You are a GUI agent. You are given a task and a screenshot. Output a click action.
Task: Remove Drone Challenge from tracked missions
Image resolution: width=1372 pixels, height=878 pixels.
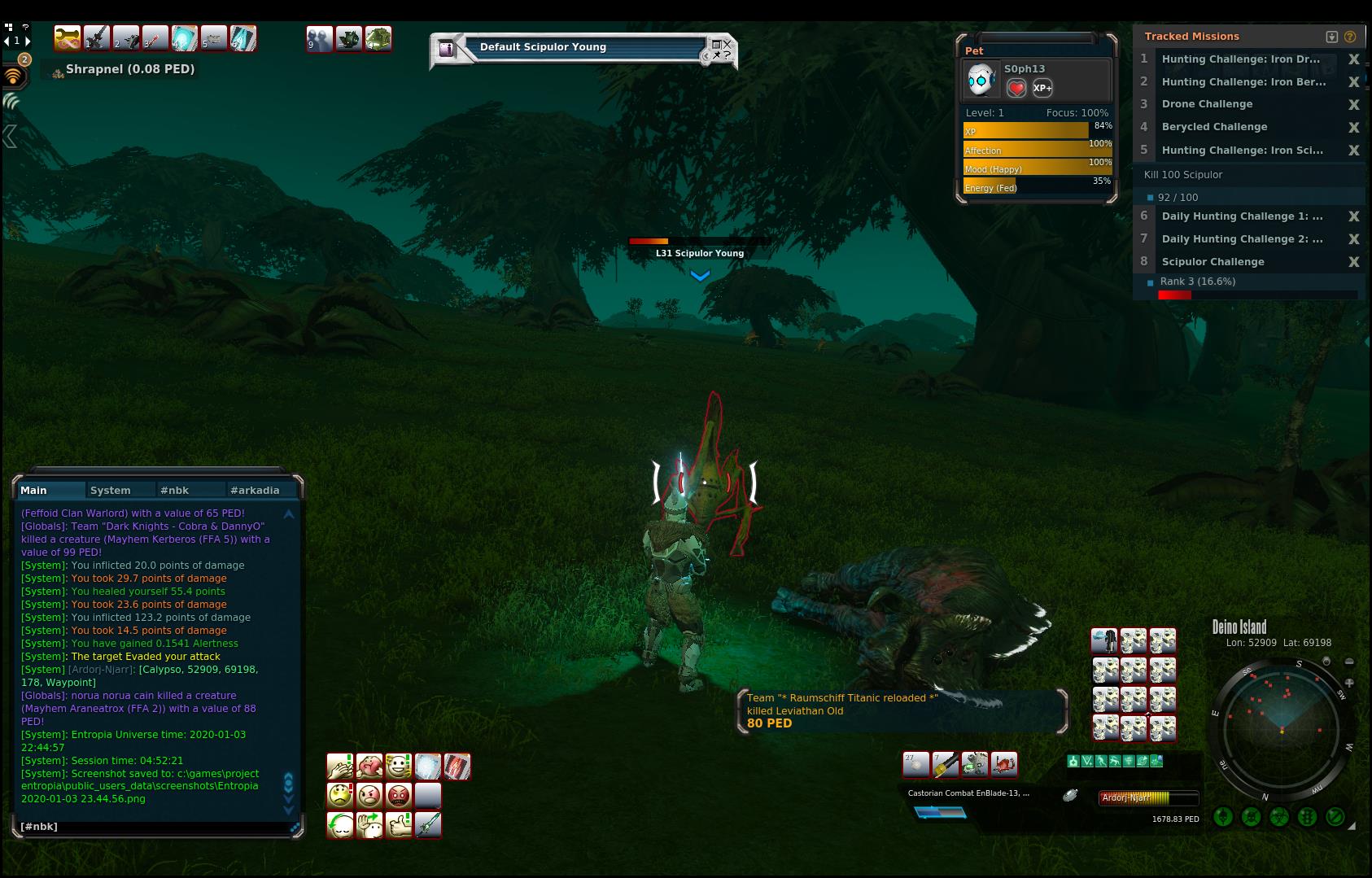(x=1354, y=104)
